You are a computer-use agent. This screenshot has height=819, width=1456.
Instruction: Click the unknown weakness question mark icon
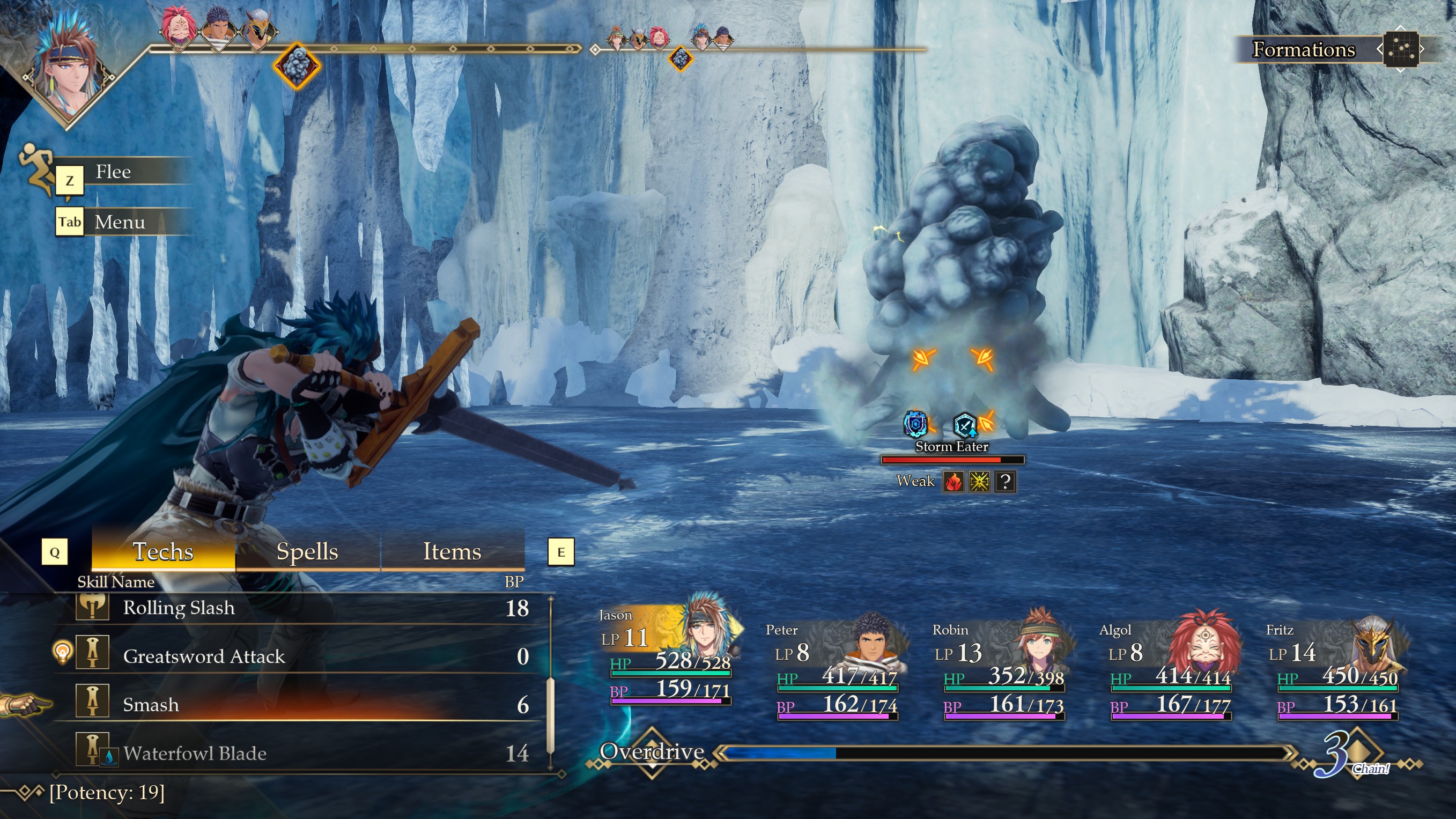point(1005,482)
